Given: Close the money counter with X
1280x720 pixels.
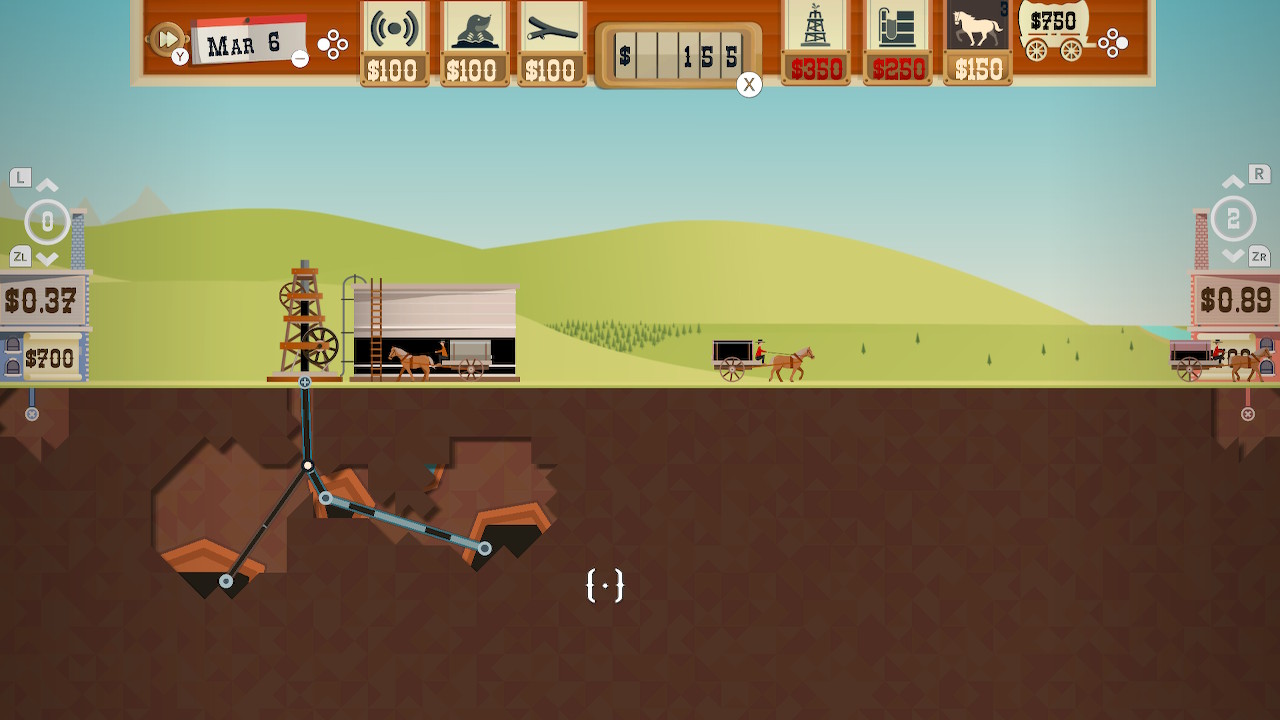Looking at the screenshot, I should (x=748, y=84).
